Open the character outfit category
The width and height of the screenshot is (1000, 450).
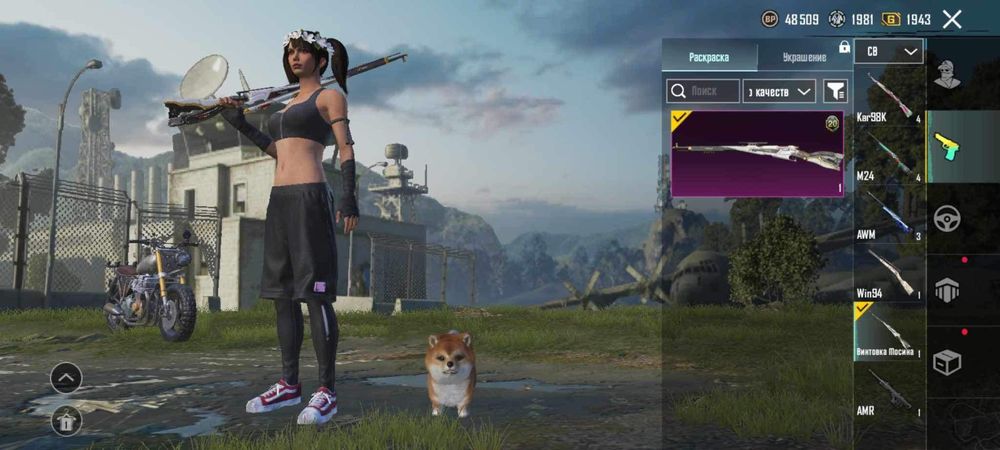[x=947, y=72]
